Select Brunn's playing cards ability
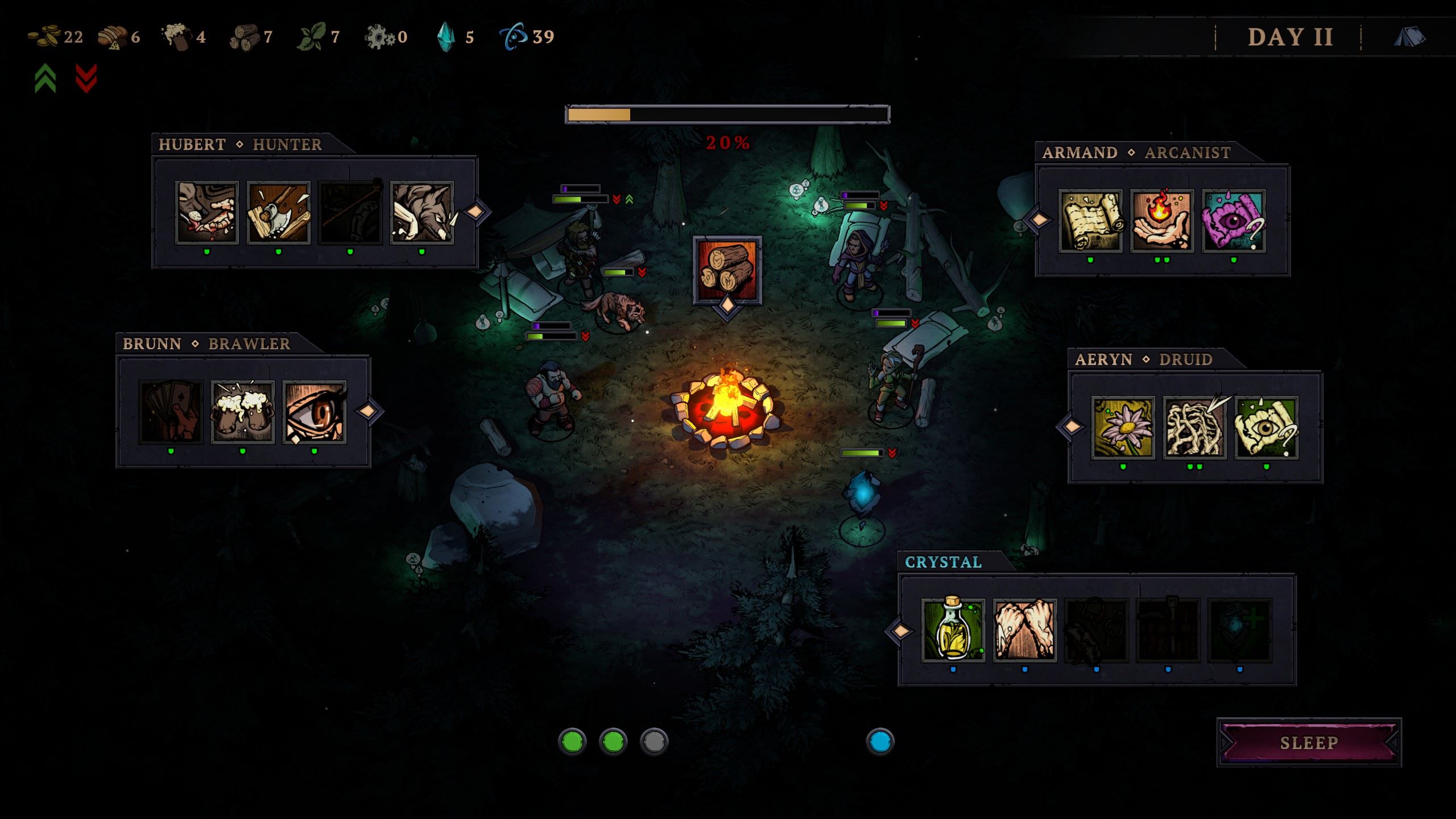This screenshot has height=819, width=1456. tap(171, 412)
